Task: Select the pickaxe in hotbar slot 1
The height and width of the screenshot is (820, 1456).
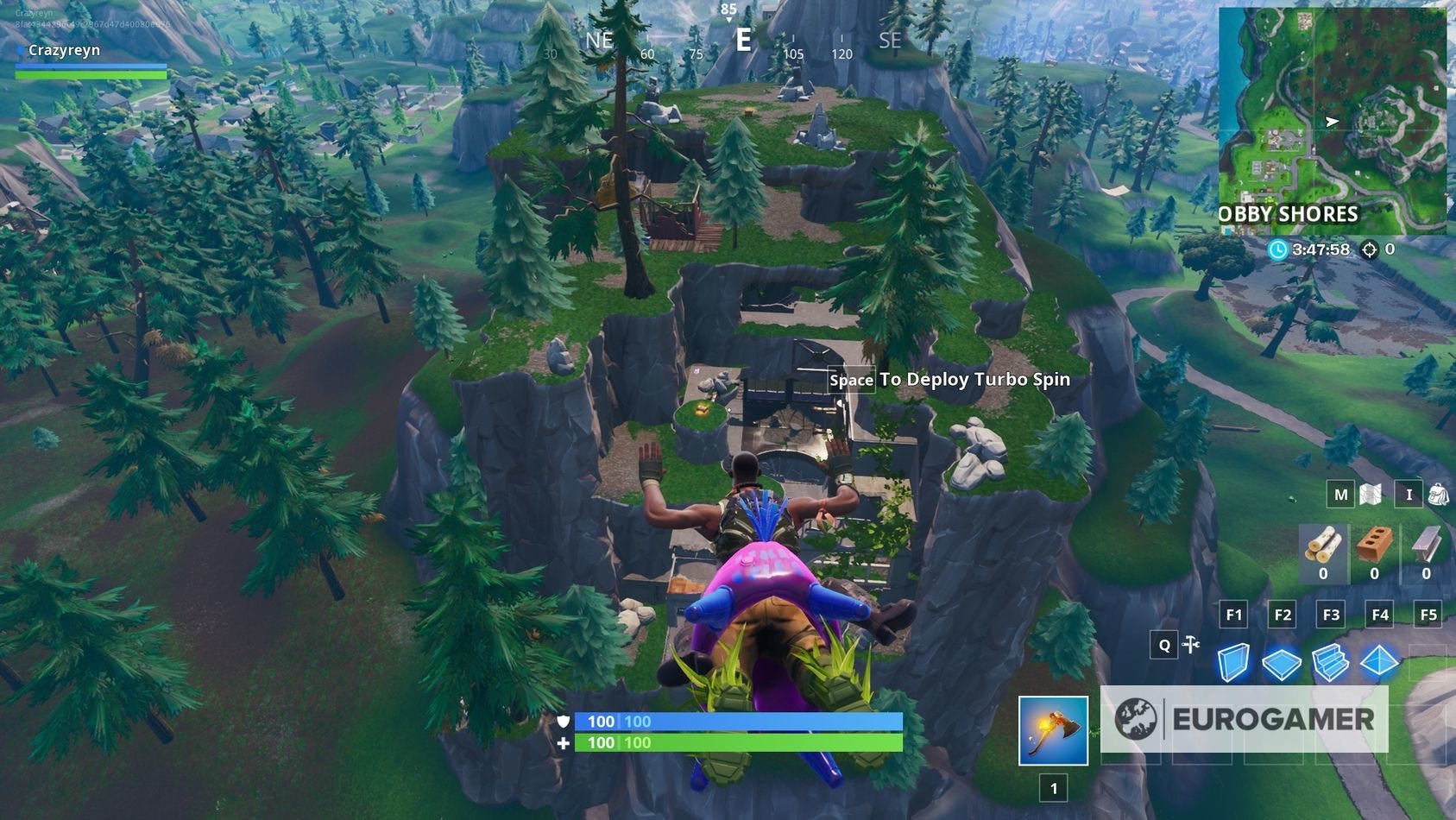Action: click(1054, 732)
